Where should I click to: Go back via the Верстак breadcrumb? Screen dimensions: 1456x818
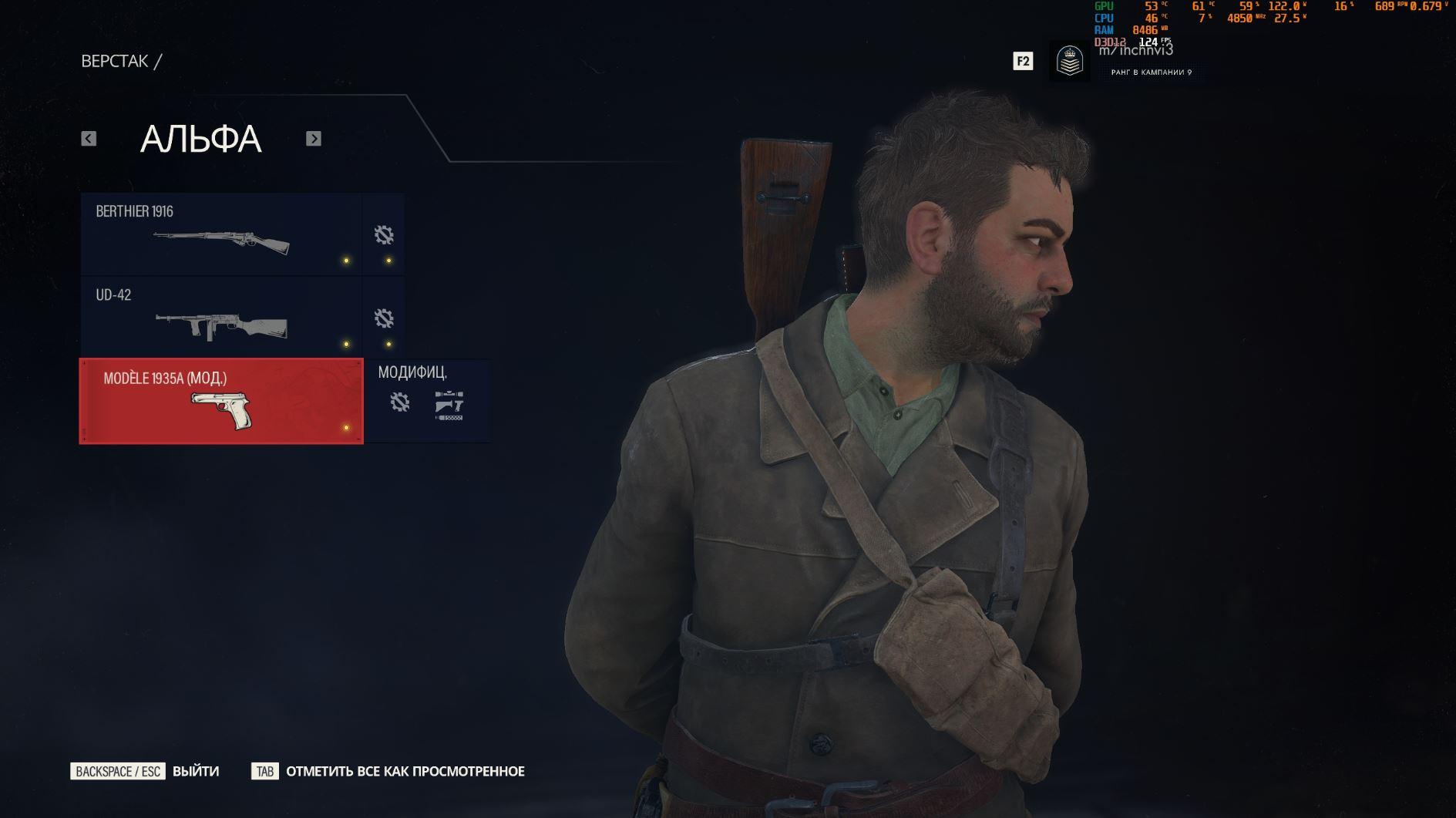pos(115,62)
